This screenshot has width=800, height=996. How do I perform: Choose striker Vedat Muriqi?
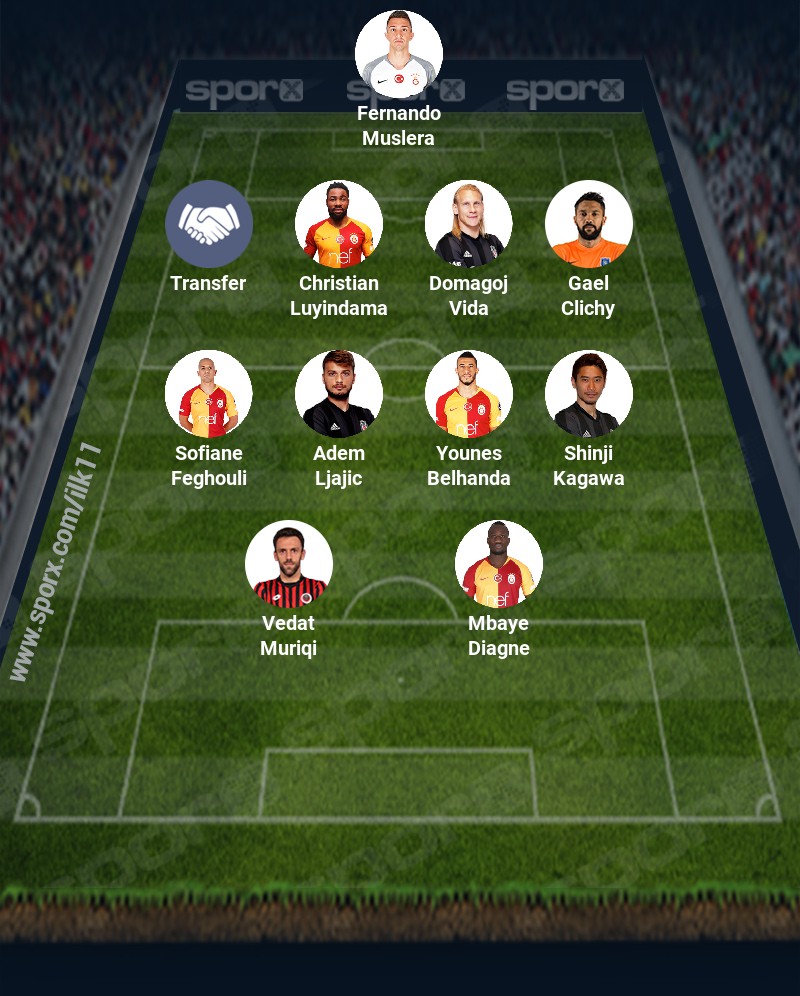coord(289,564)
